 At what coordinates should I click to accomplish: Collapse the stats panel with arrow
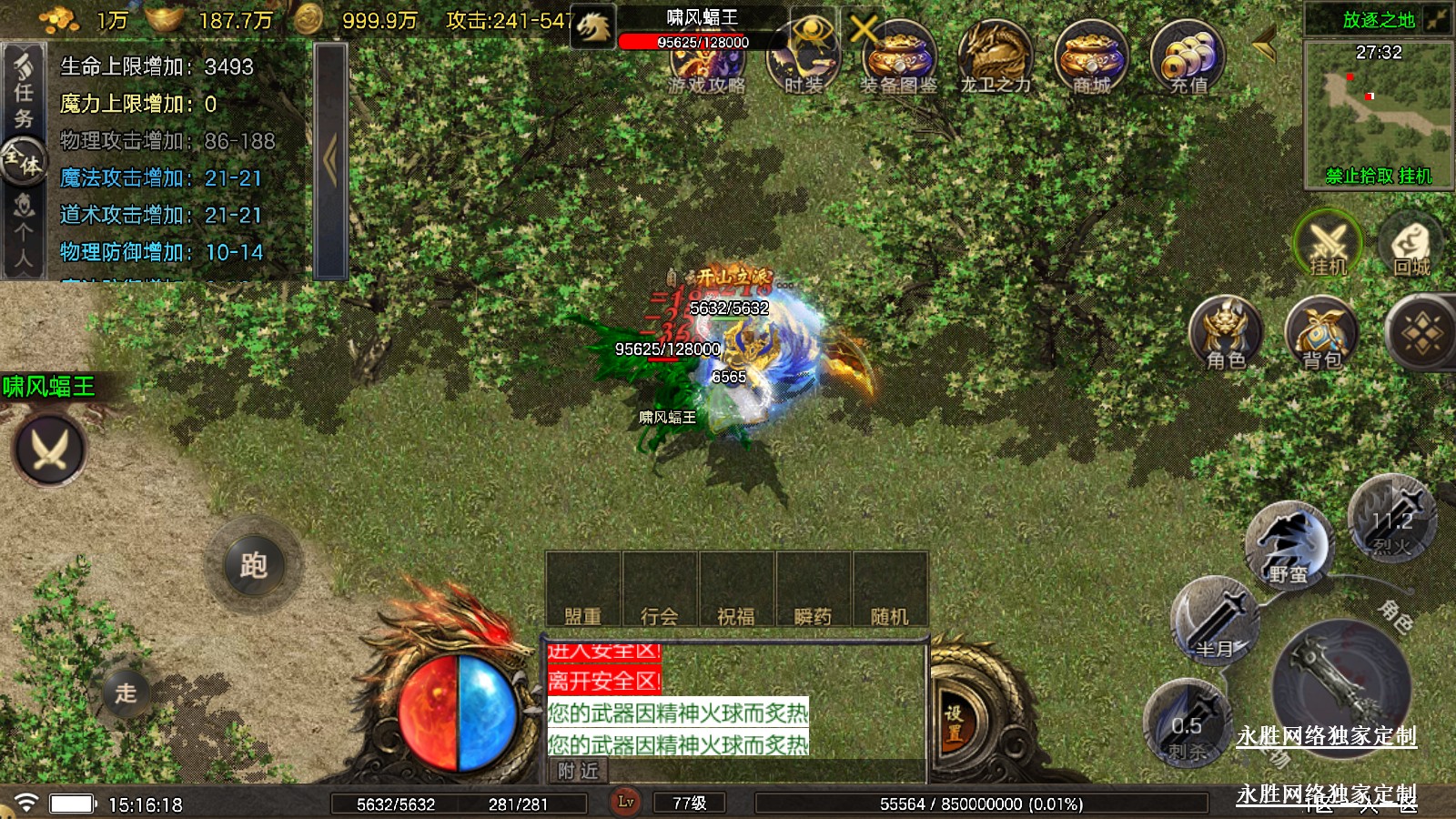click(330, 160)
